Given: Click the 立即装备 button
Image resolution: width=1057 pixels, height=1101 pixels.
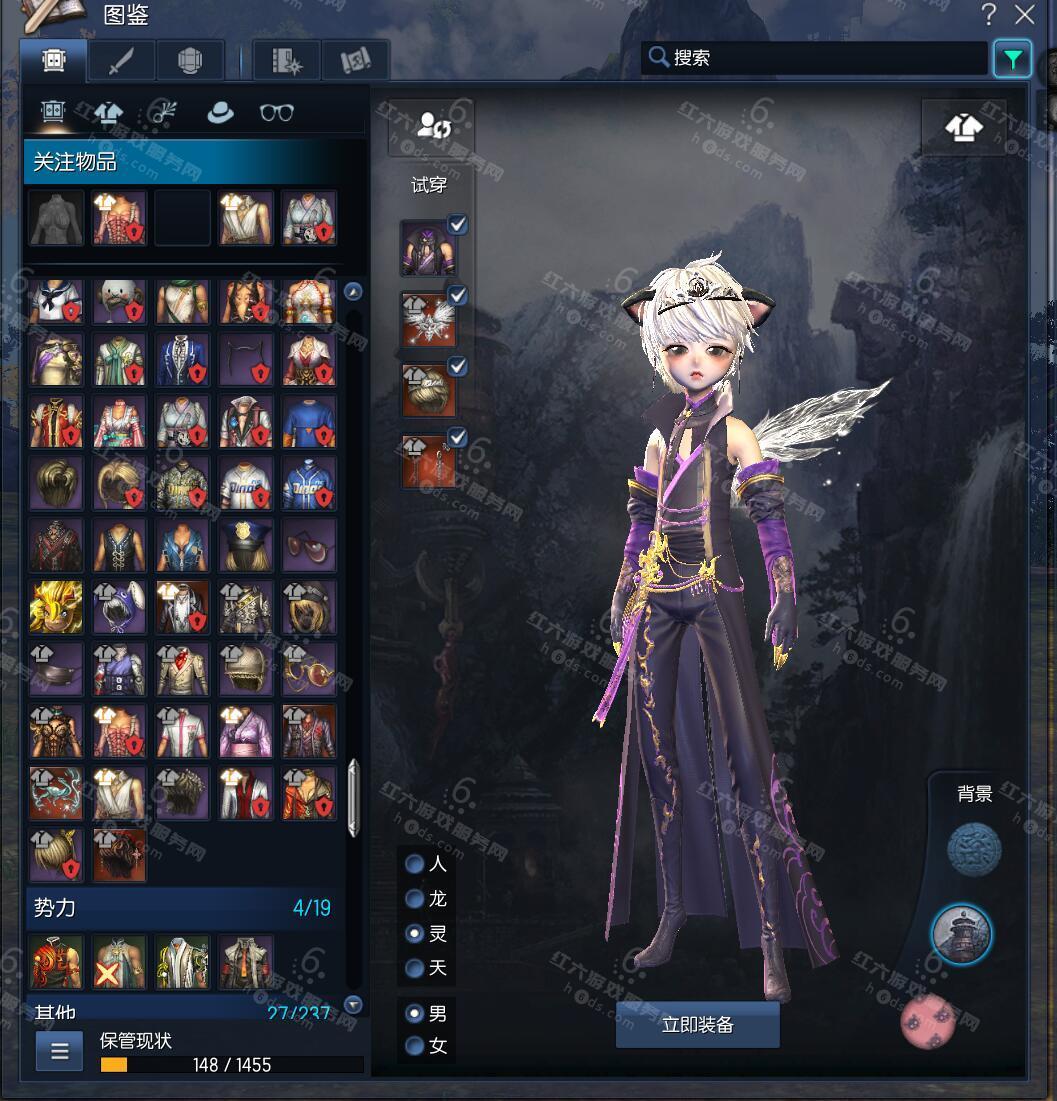Looking at the screenshot, I should (697, 1025).
